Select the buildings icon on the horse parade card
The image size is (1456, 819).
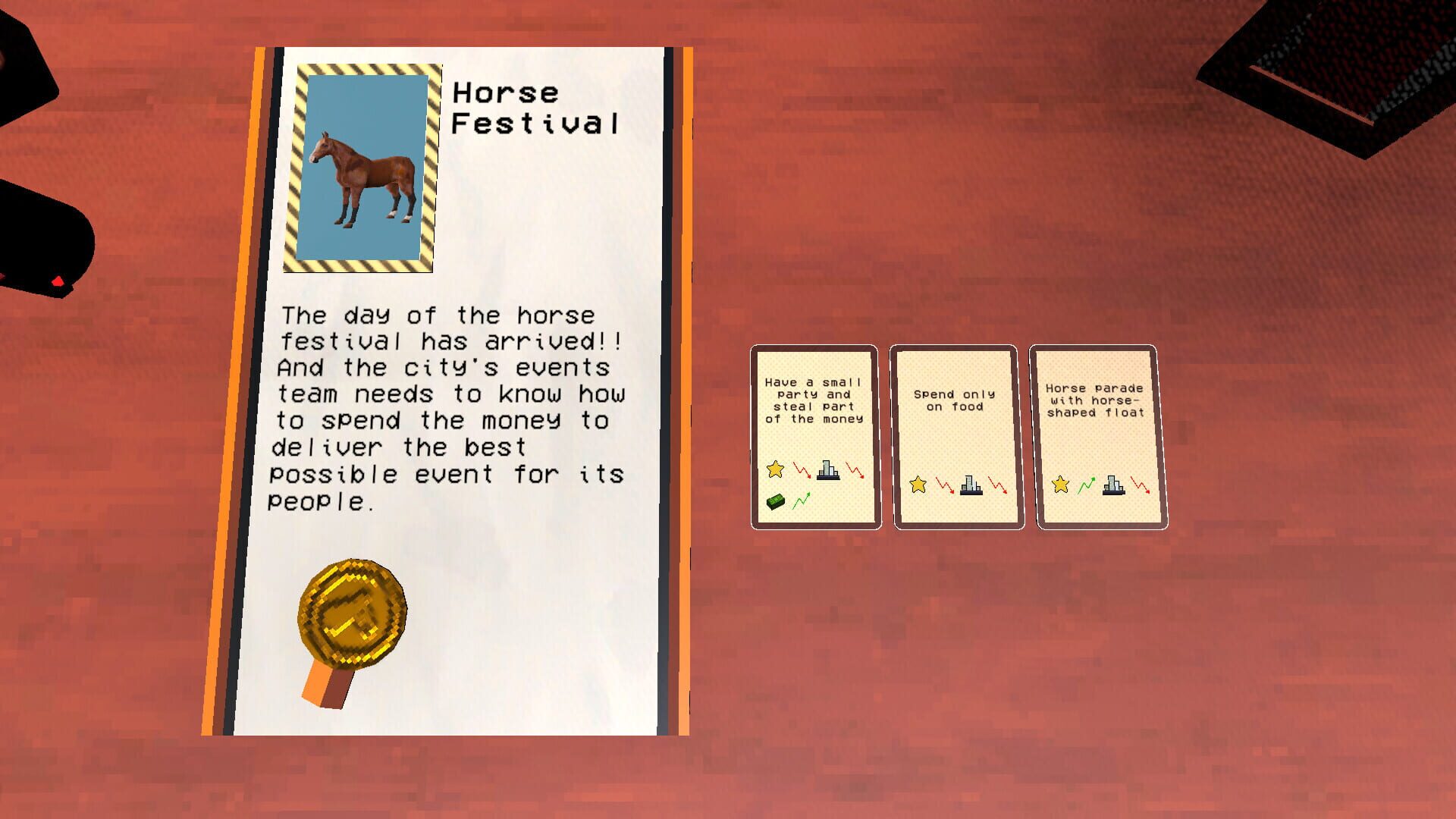tap(1112, 485)
